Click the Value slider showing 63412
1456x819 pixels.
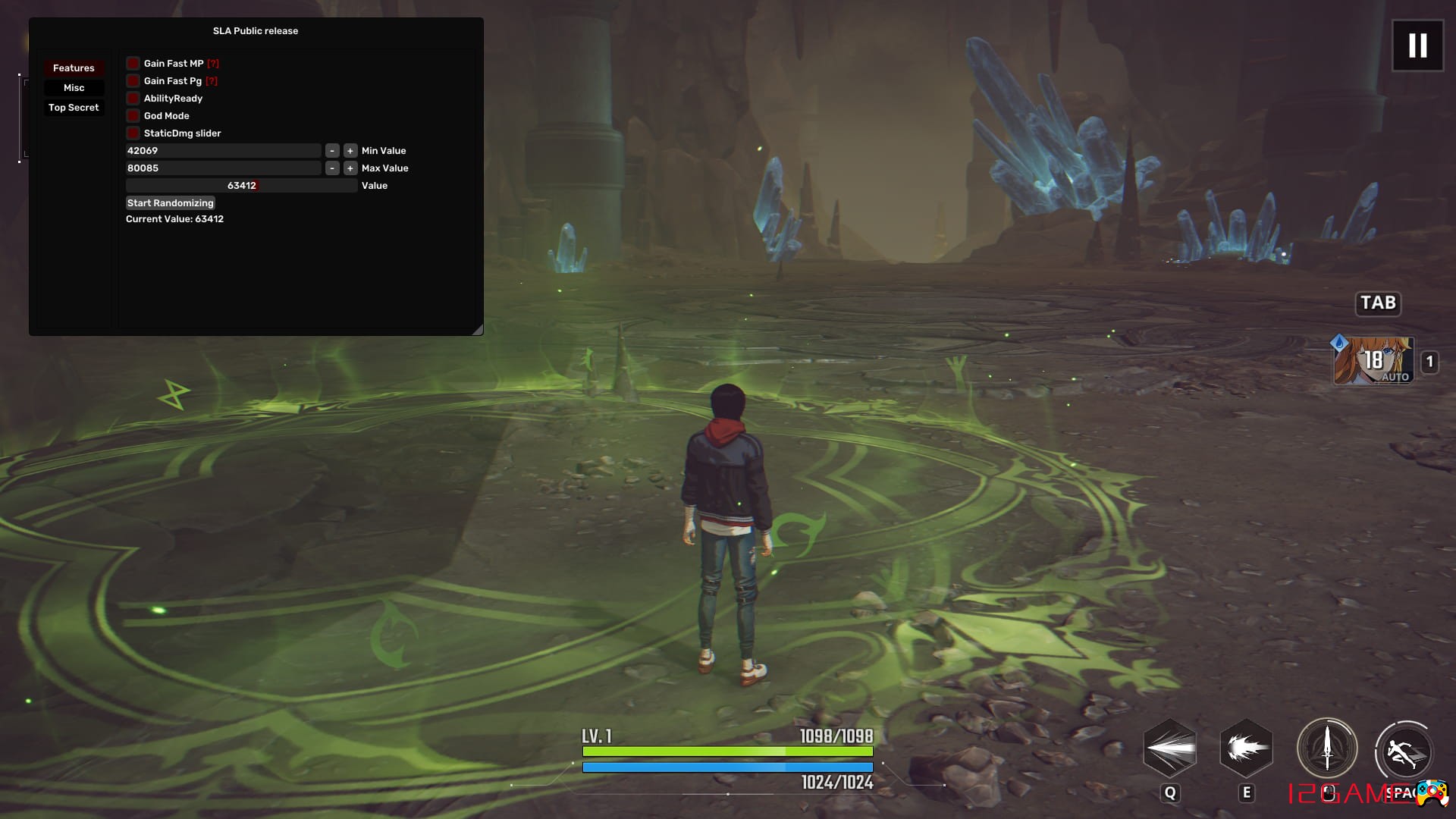click(x=241, y=186)
